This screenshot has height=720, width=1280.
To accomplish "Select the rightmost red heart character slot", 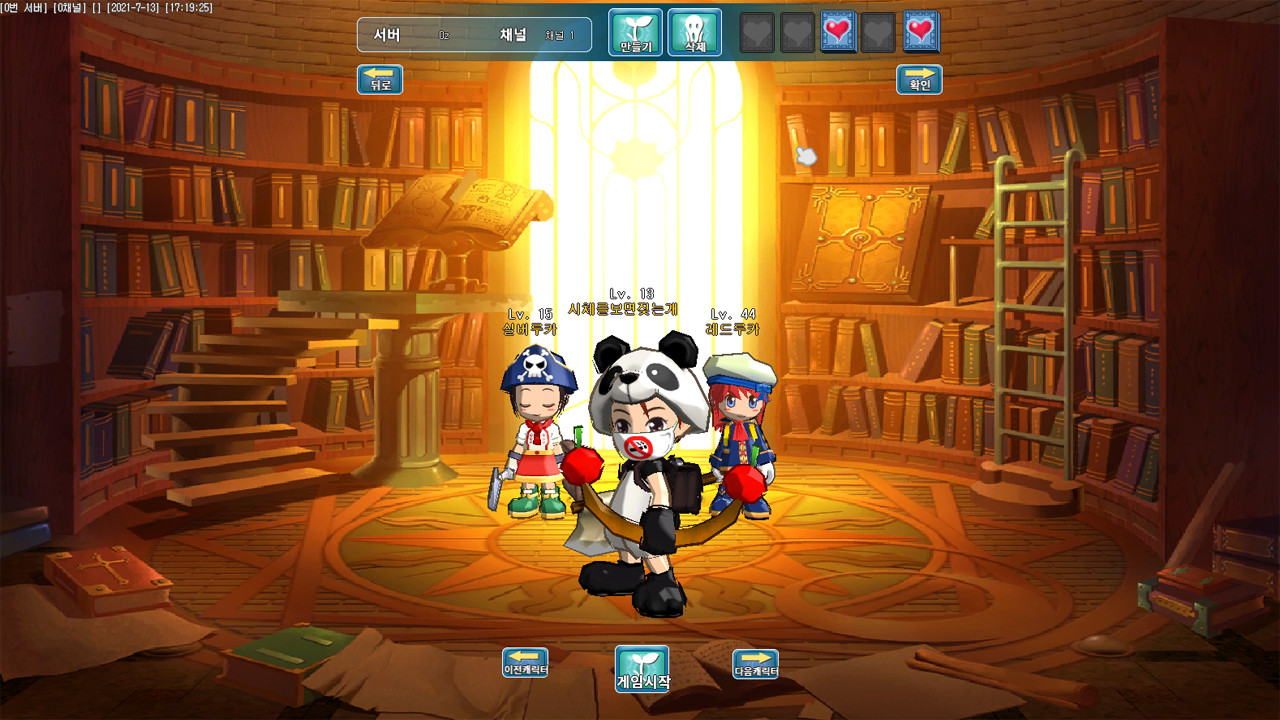I will [x=919, y=32].
